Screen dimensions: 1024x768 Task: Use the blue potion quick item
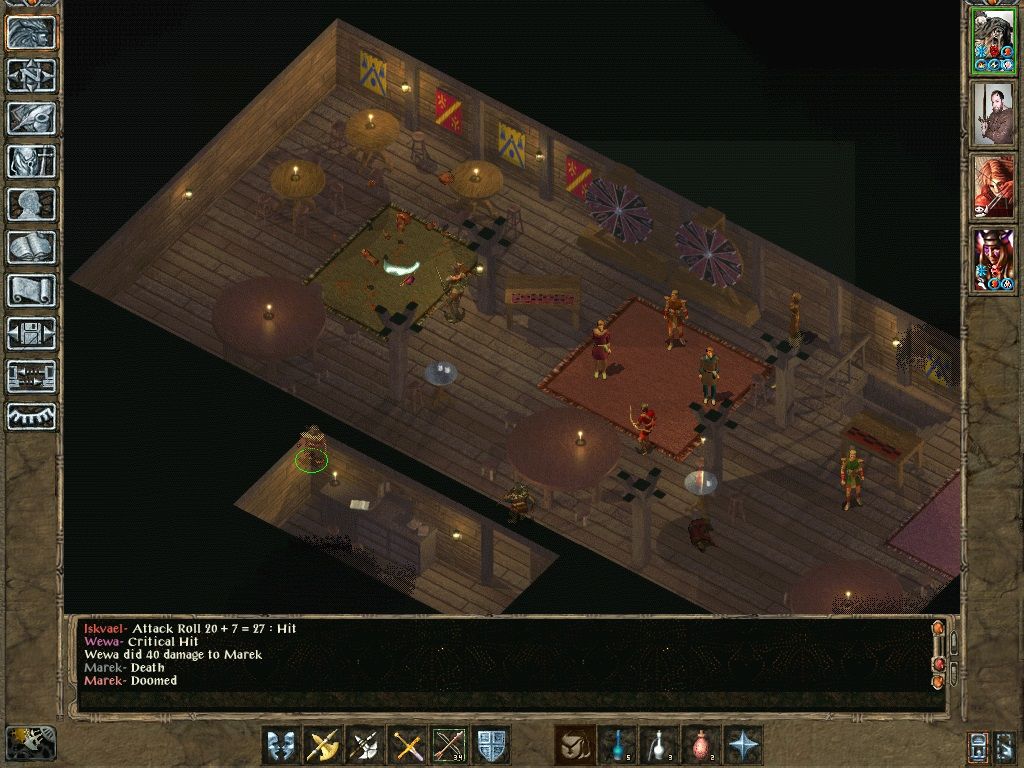(x=617, y=745)
